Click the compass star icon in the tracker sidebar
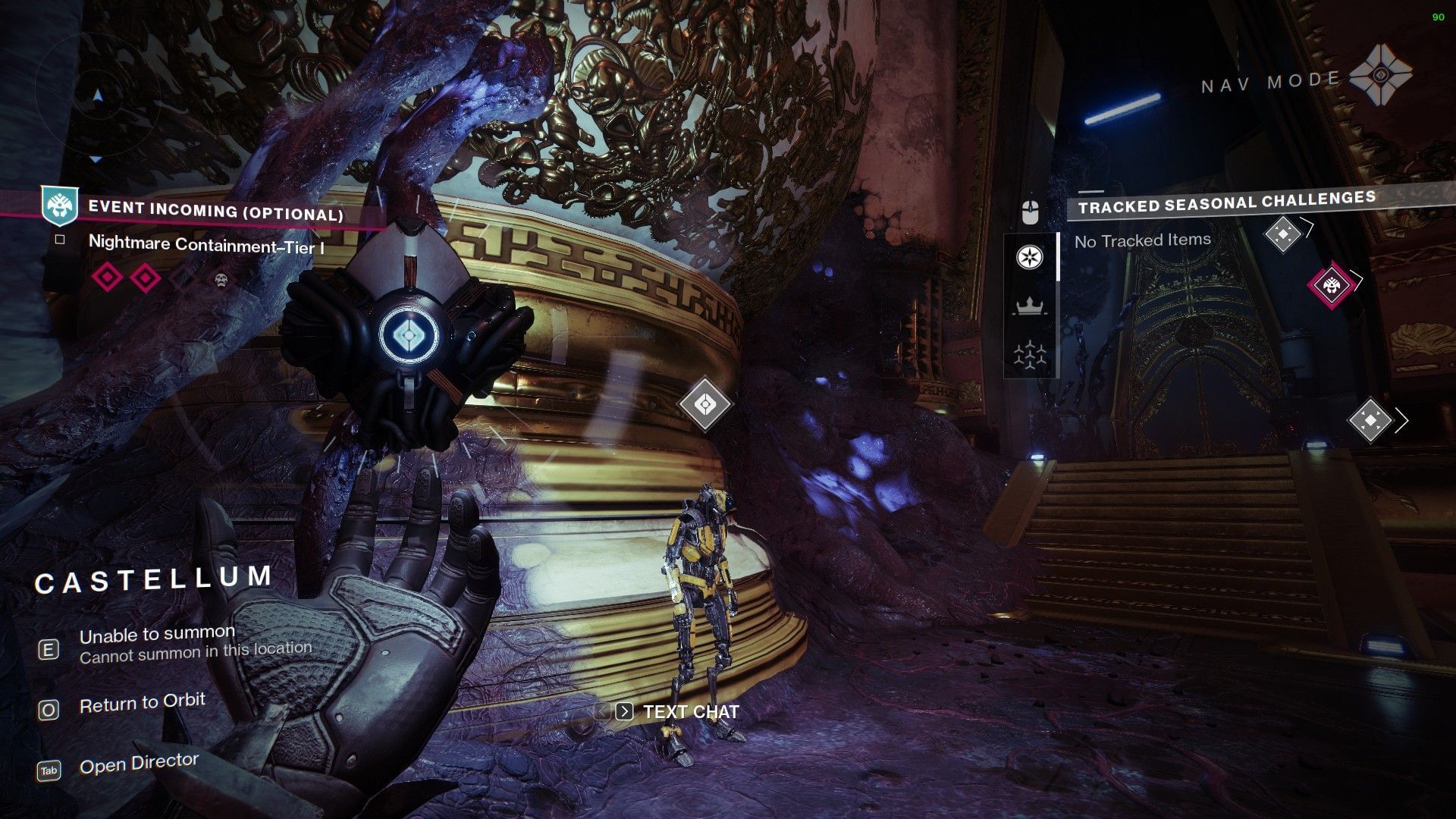The width and height of the screenshot is (1456, 819). (1029, 257)
